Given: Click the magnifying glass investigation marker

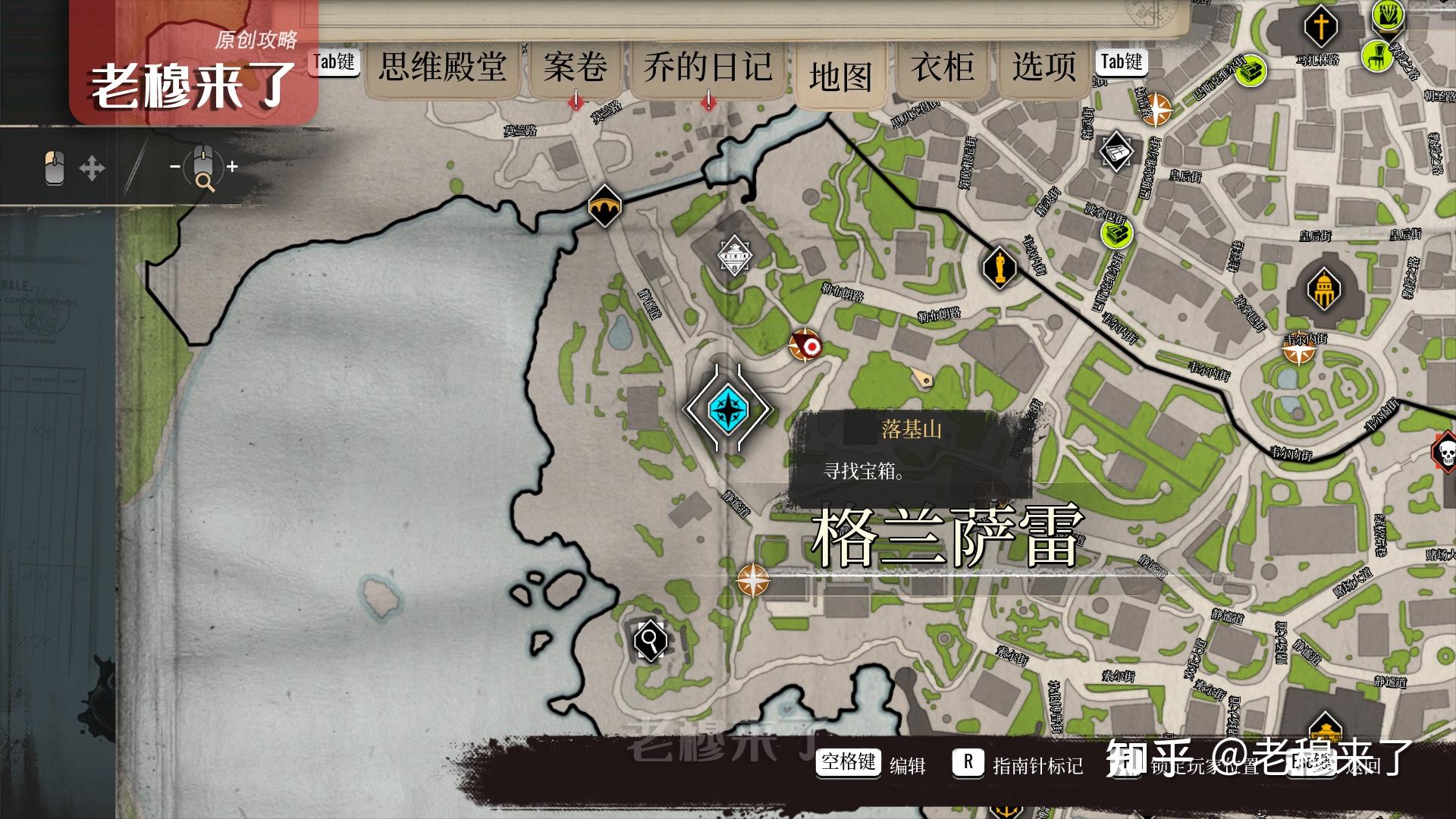Looking at the screenshot, I should (x=650, y=641).
